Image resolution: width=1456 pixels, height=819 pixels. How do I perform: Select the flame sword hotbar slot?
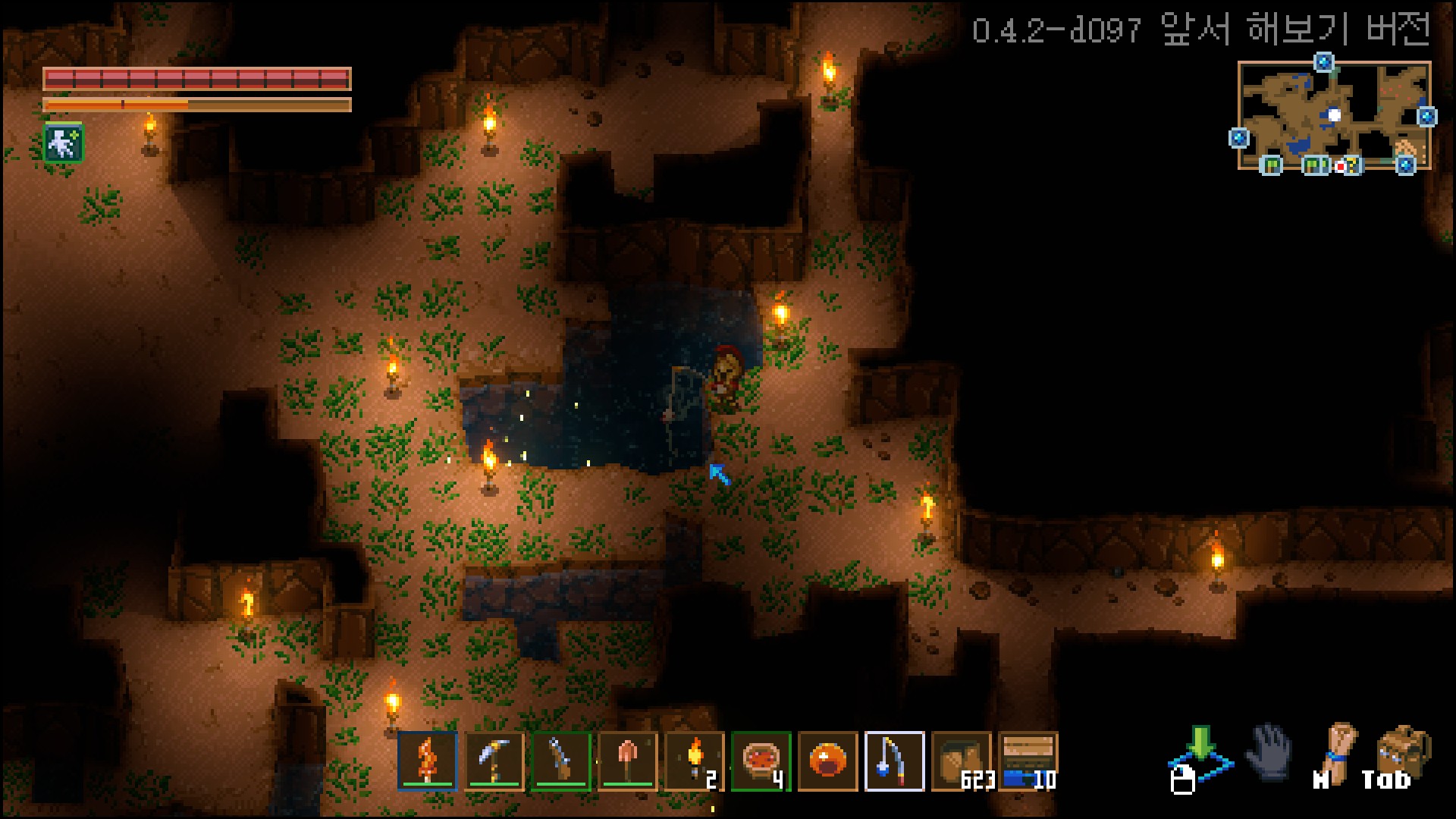[428, 761]
